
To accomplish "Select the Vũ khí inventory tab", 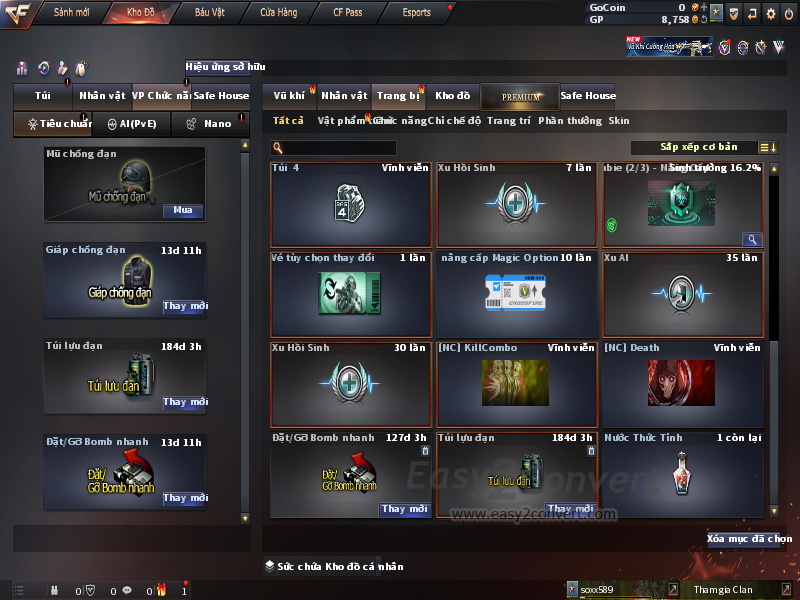I will tap(289, 96).
